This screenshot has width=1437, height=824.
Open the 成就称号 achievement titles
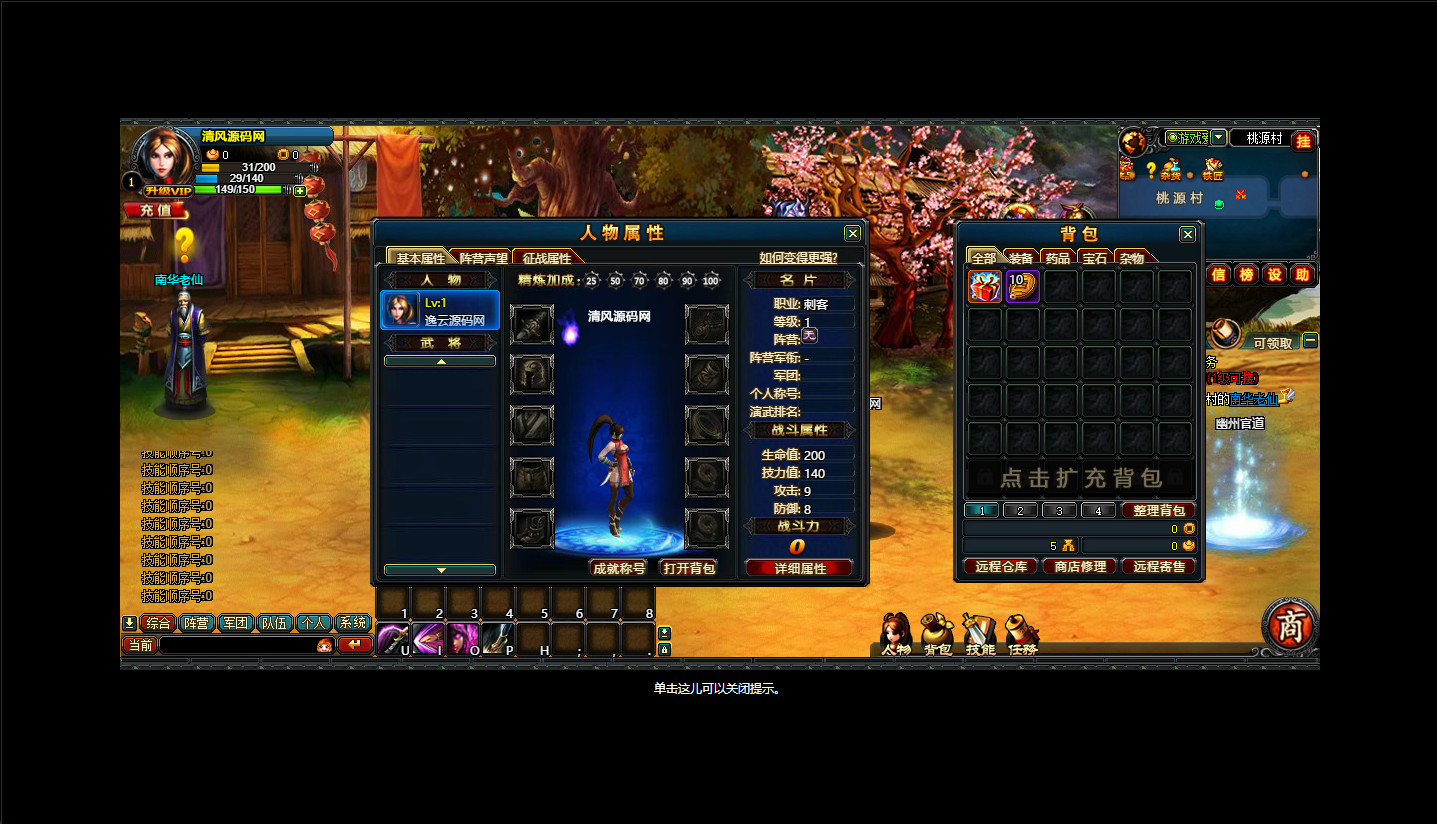pos(619,568)
